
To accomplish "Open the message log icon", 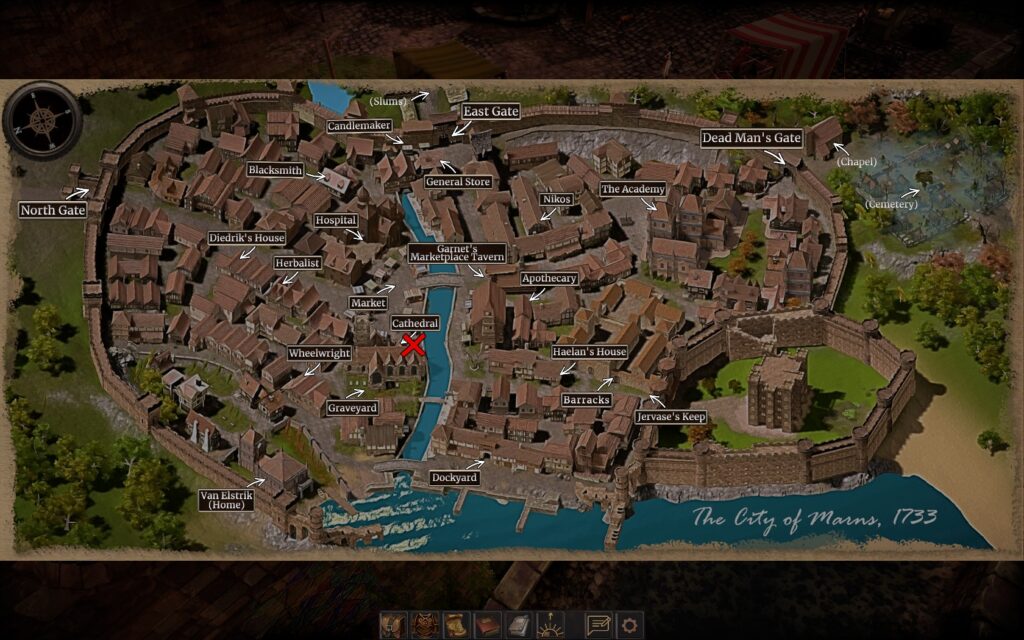I will (x=598, y=625).
